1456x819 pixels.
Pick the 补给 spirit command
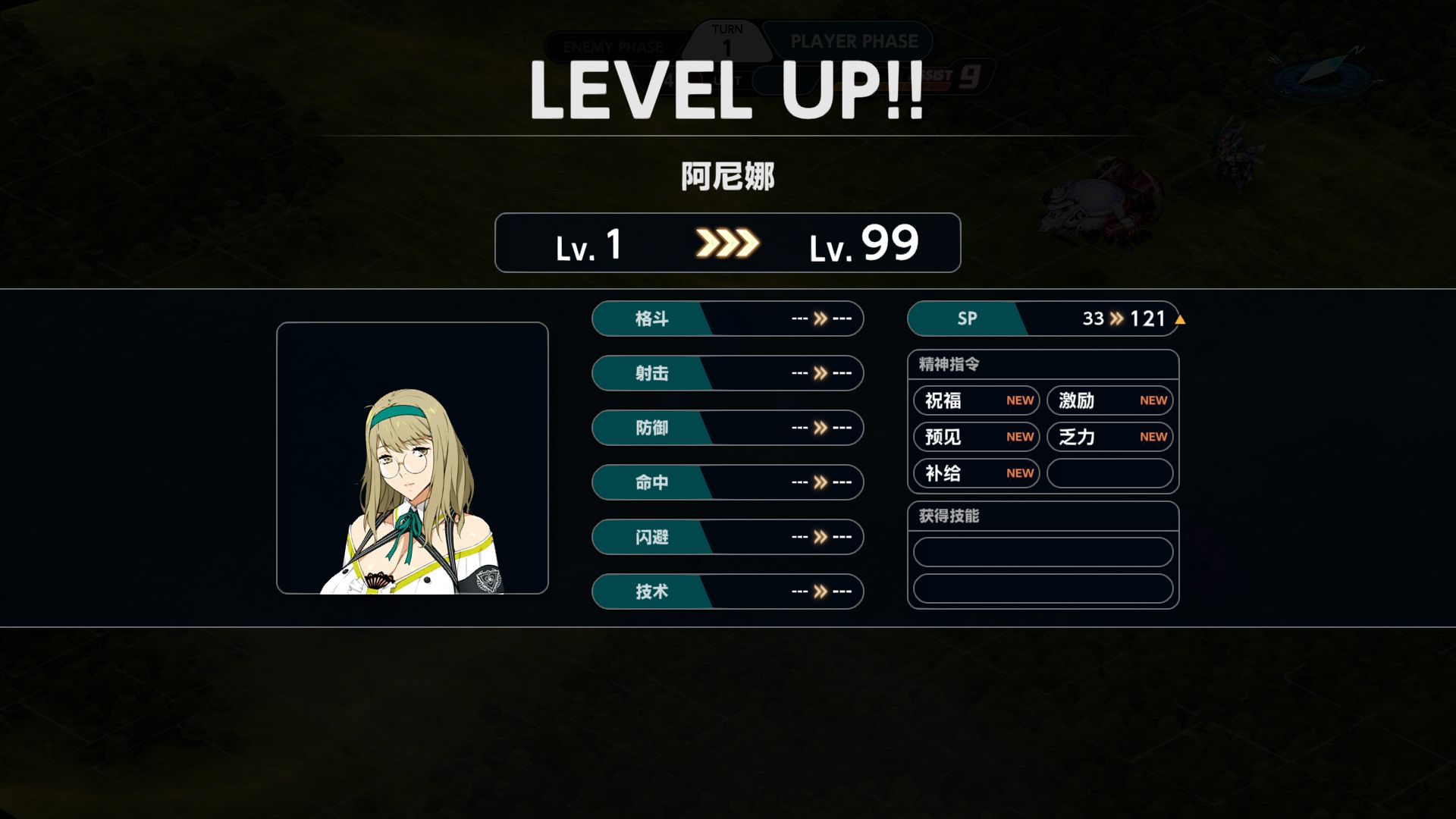pyautogui.click(x=976, y=473)
